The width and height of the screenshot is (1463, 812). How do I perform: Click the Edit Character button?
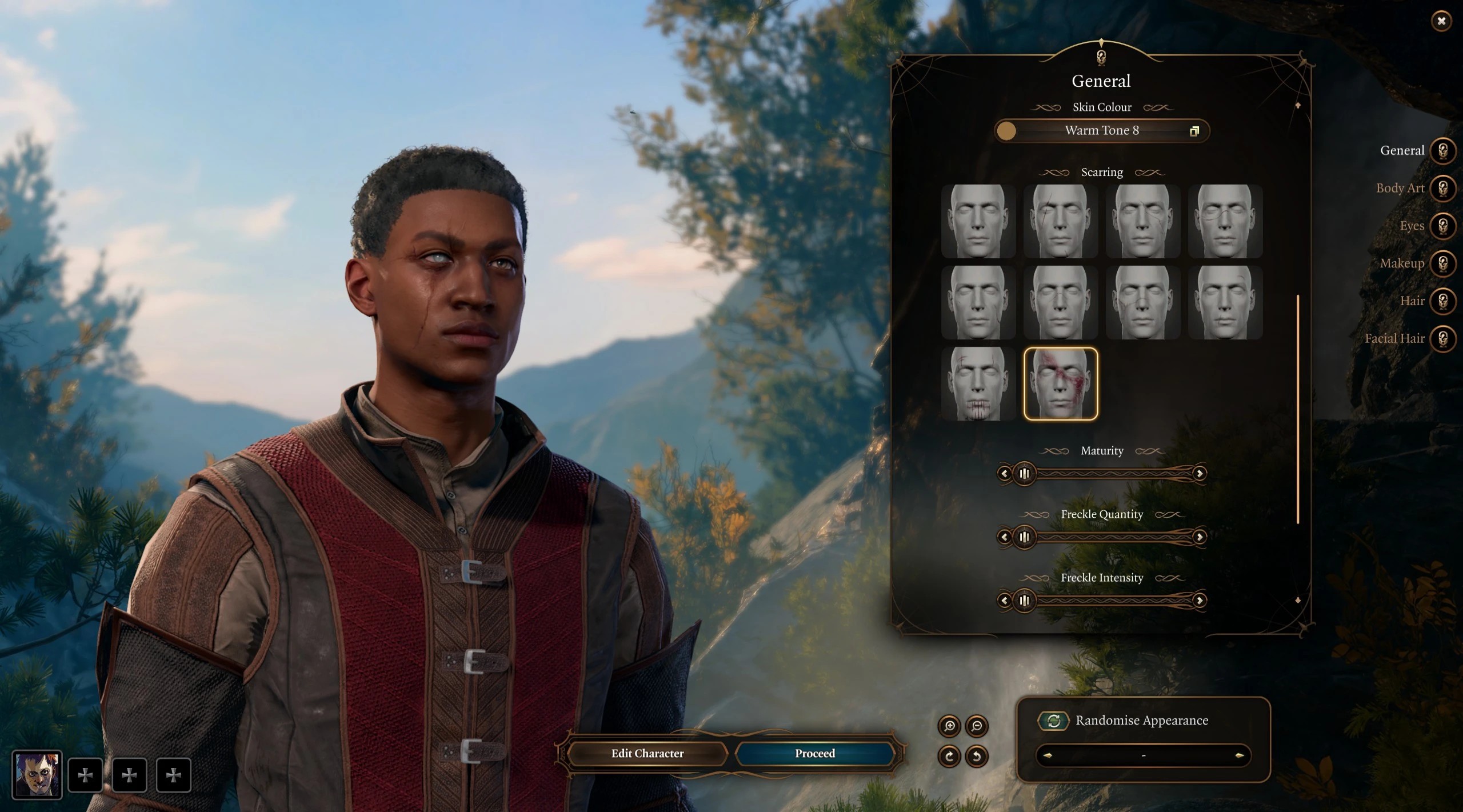click(647, 754)
